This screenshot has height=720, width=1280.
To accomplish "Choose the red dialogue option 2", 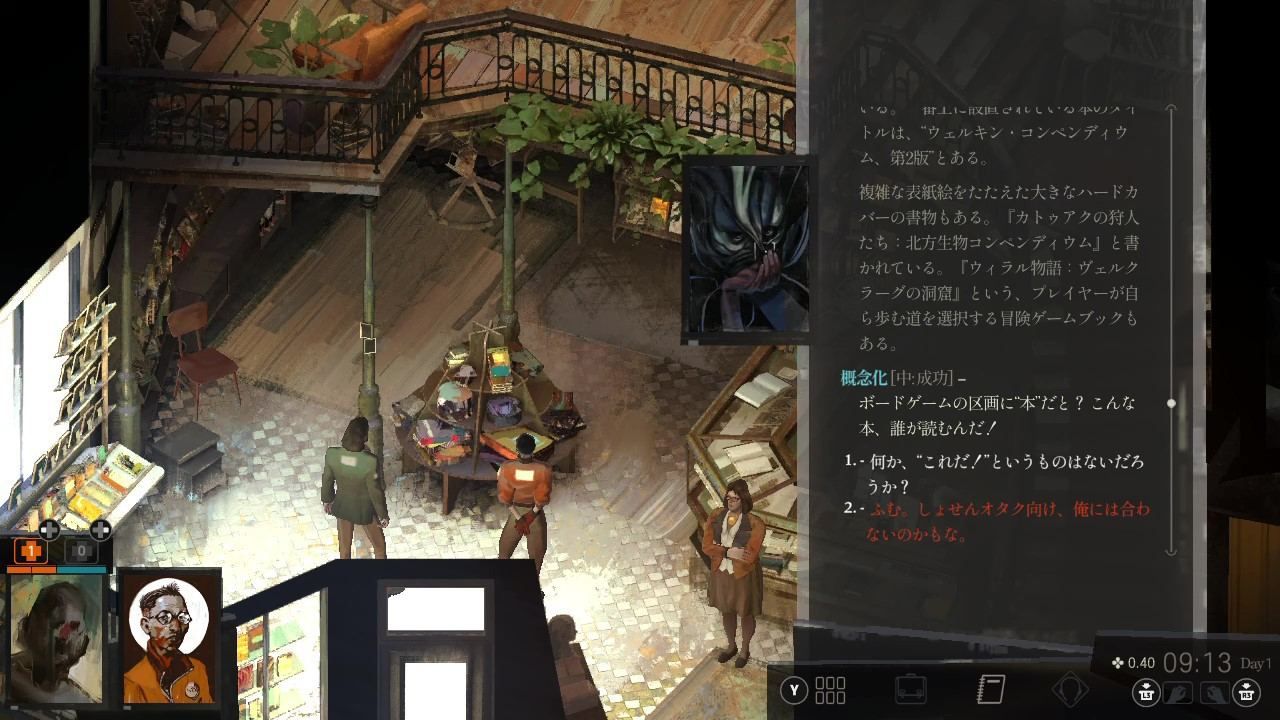I will pos(990,518).
